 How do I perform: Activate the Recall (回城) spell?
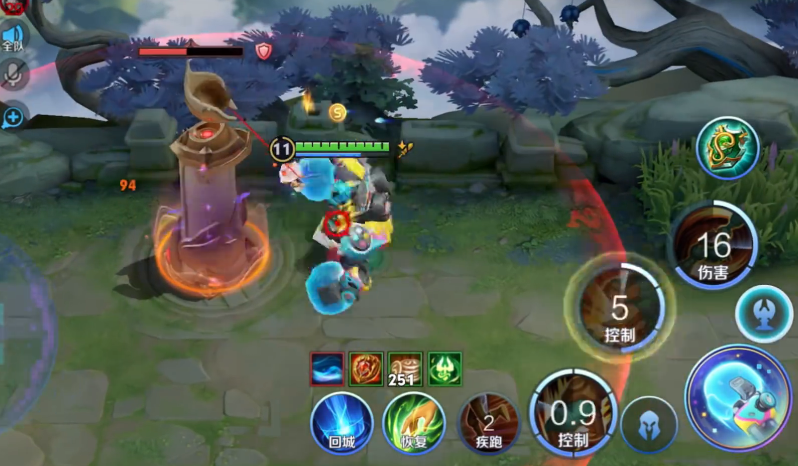coord(342,422)
